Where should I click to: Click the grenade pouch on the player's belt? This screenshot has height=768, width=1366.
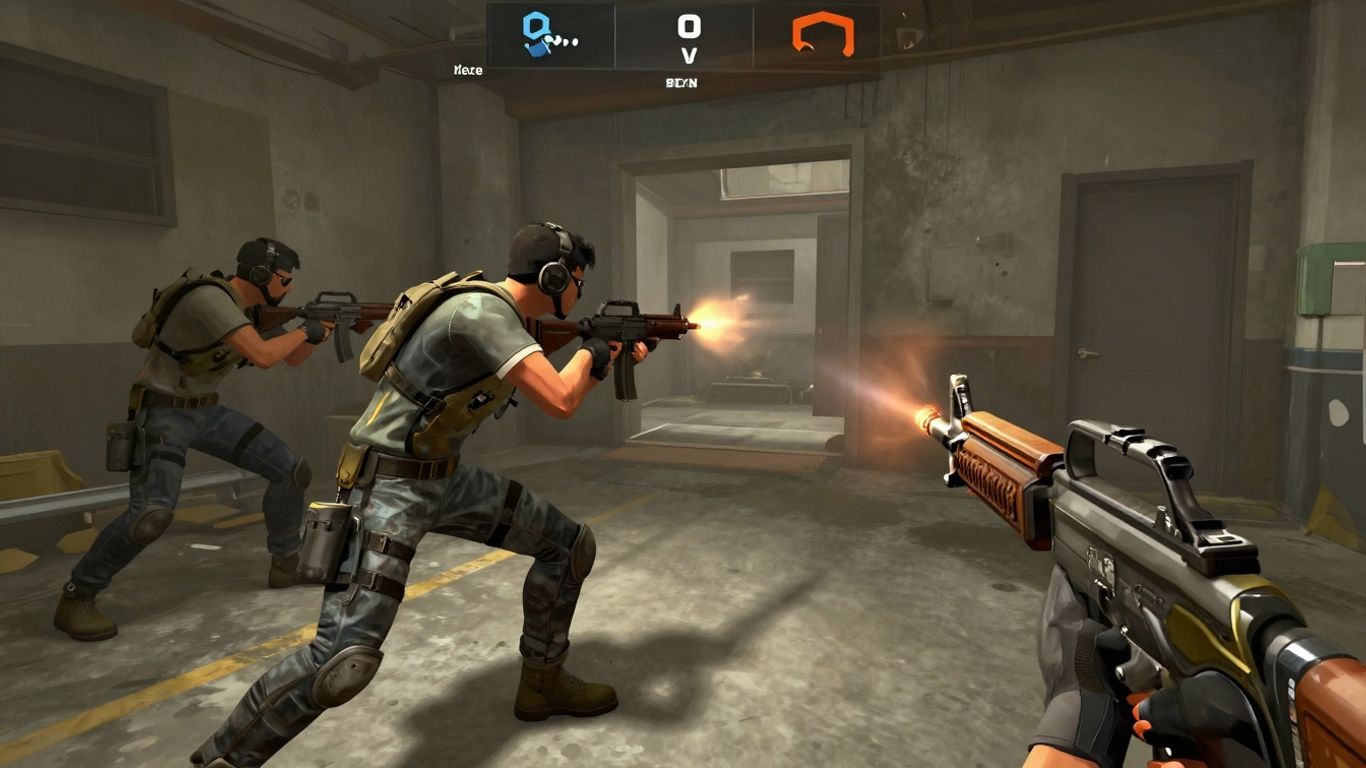click(x=325, y=530)
